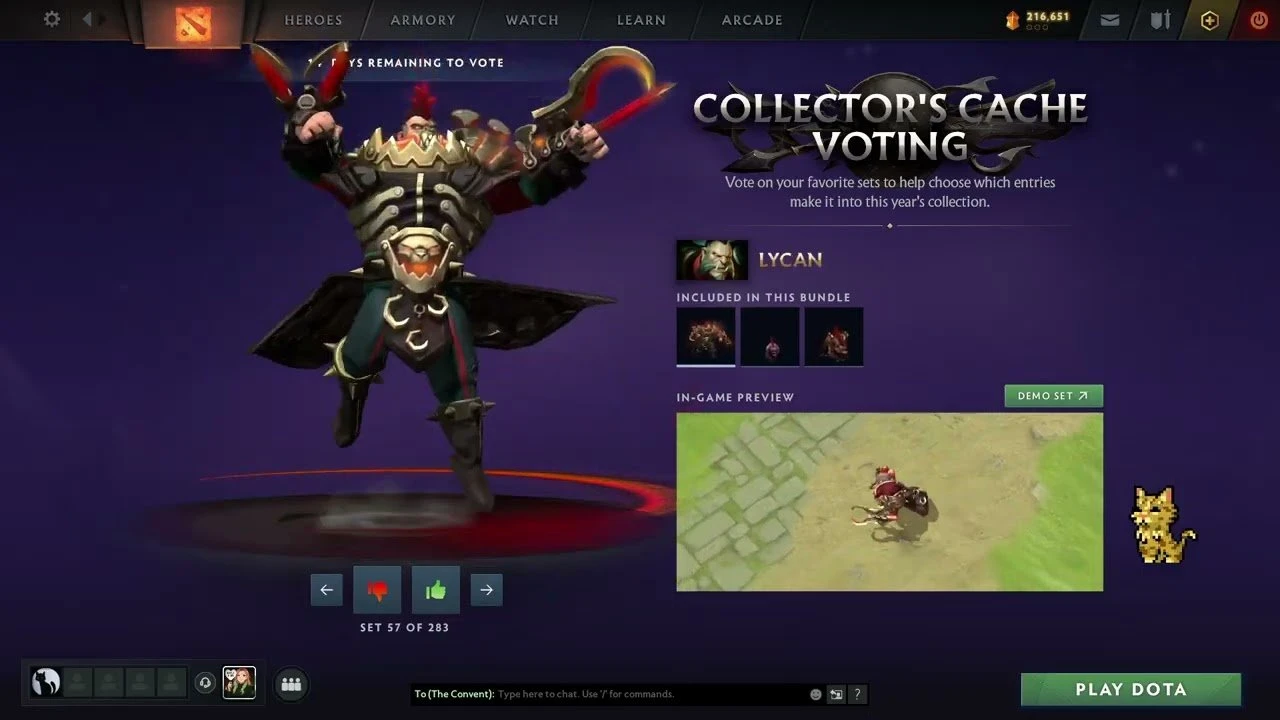
Task: Go to the Learn tab
Action: click(x=641, y=20)
